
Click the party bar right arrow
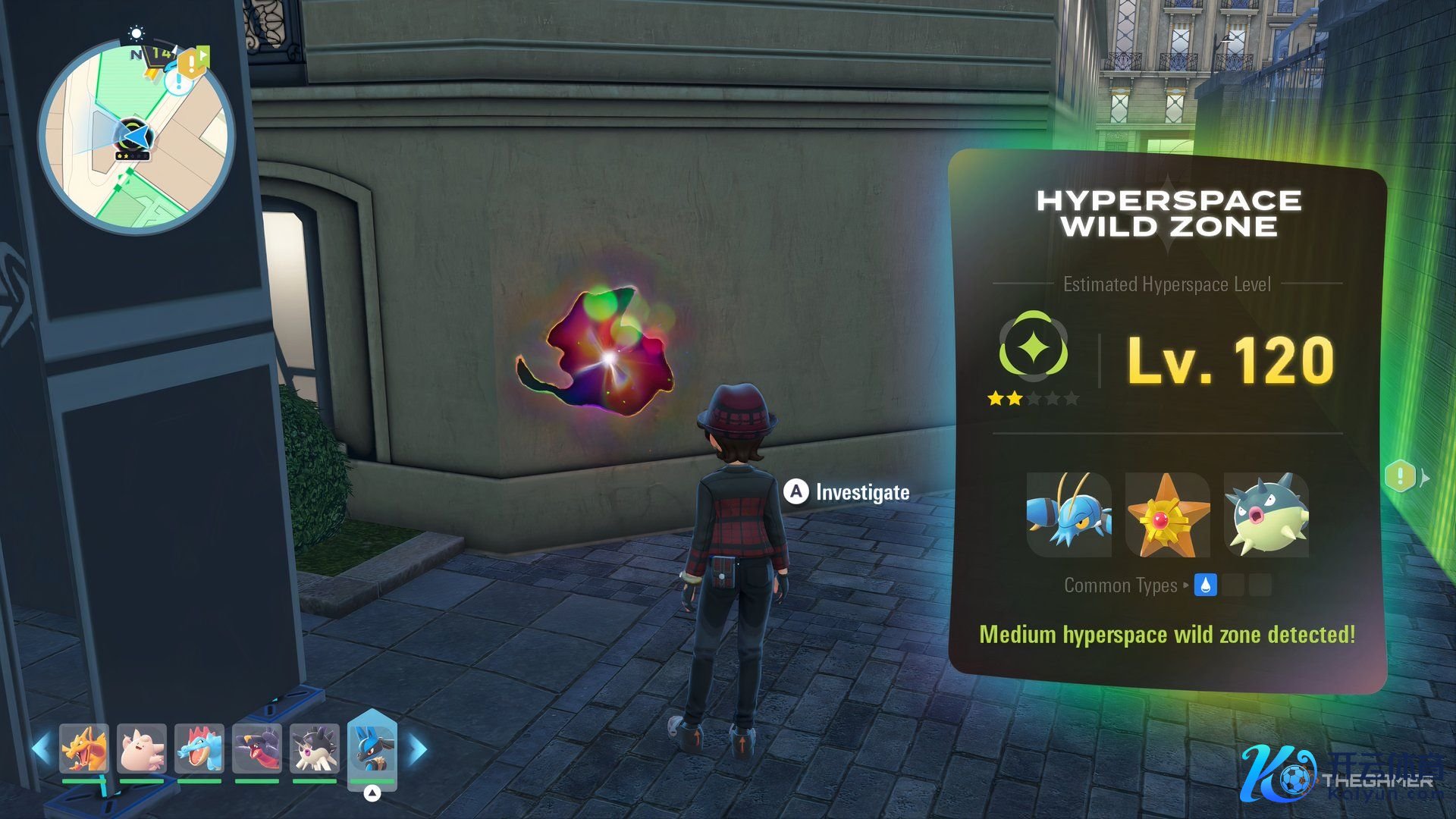tap(418, 749)
